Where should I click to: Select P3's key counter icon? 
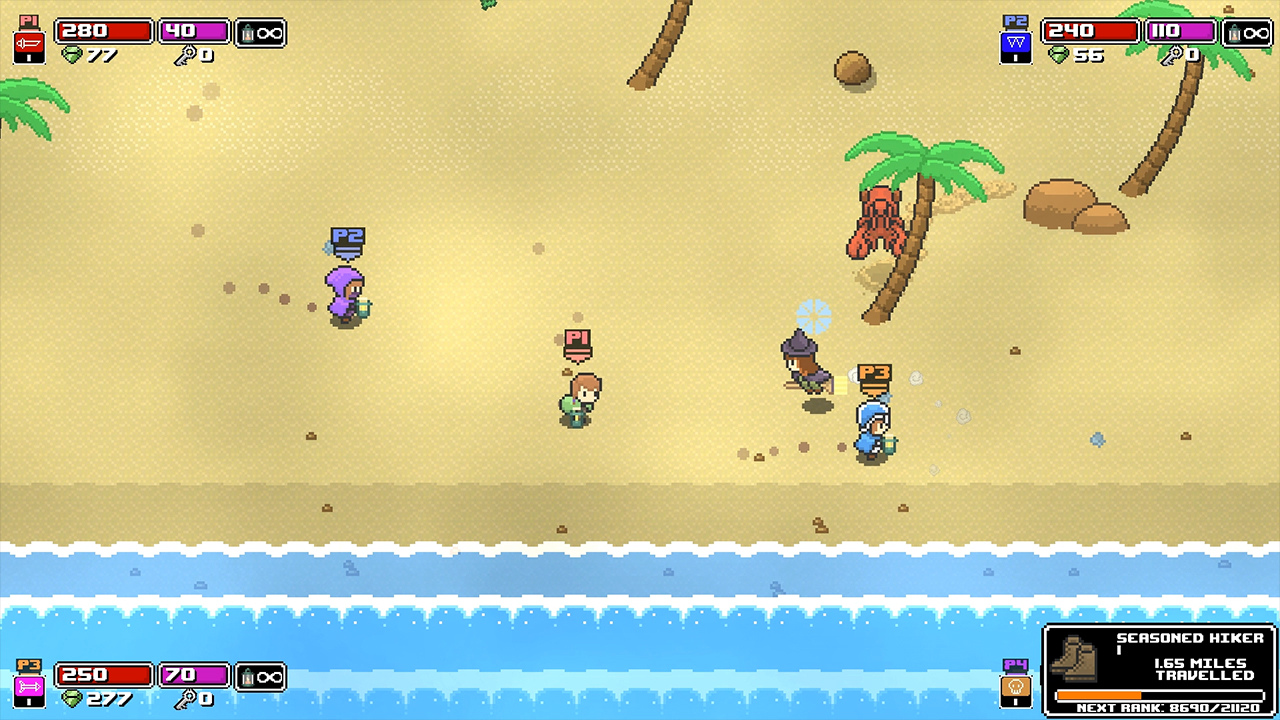click(187, 701)
